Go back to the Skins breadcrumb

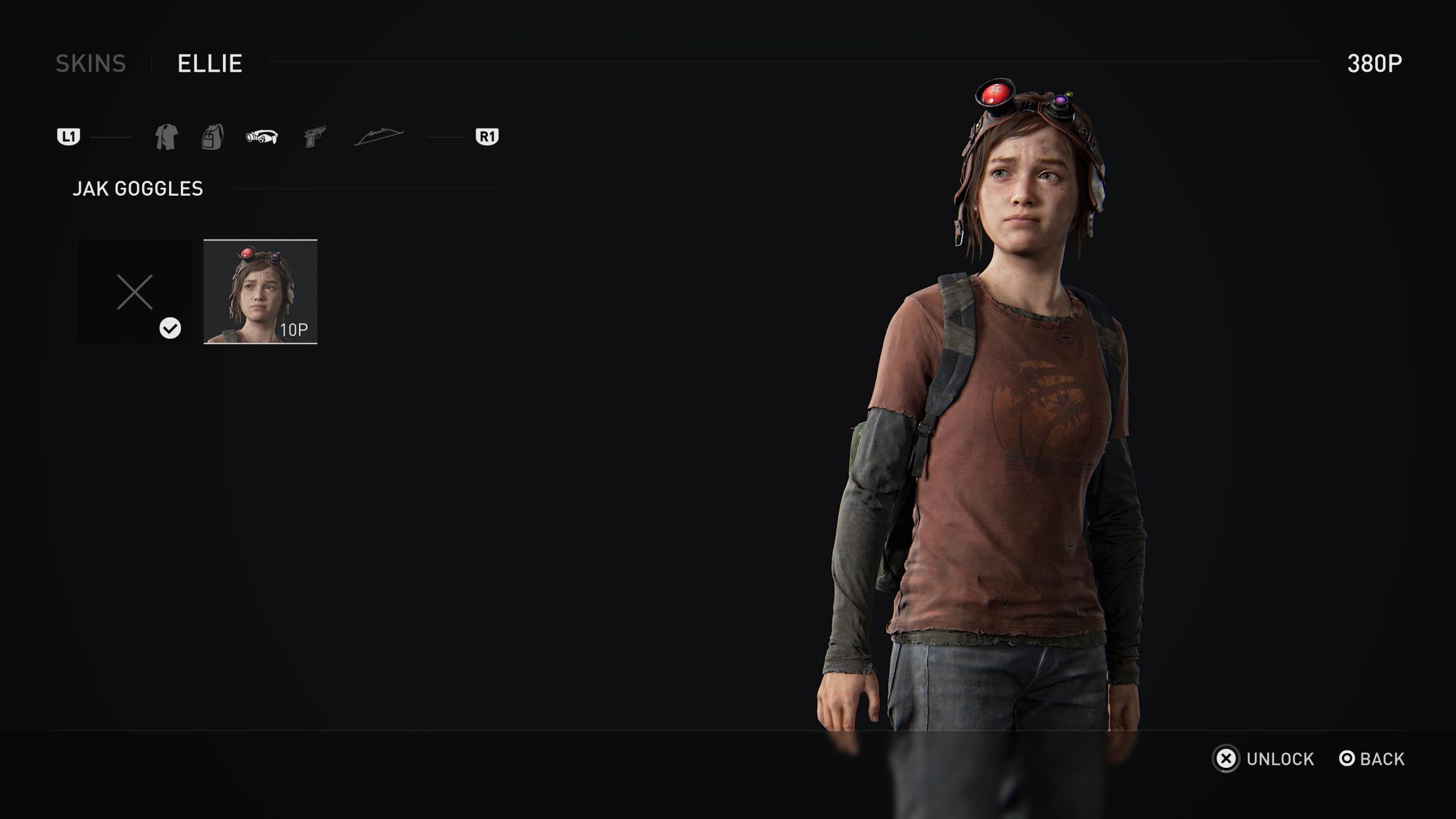(x=90, y=63)
